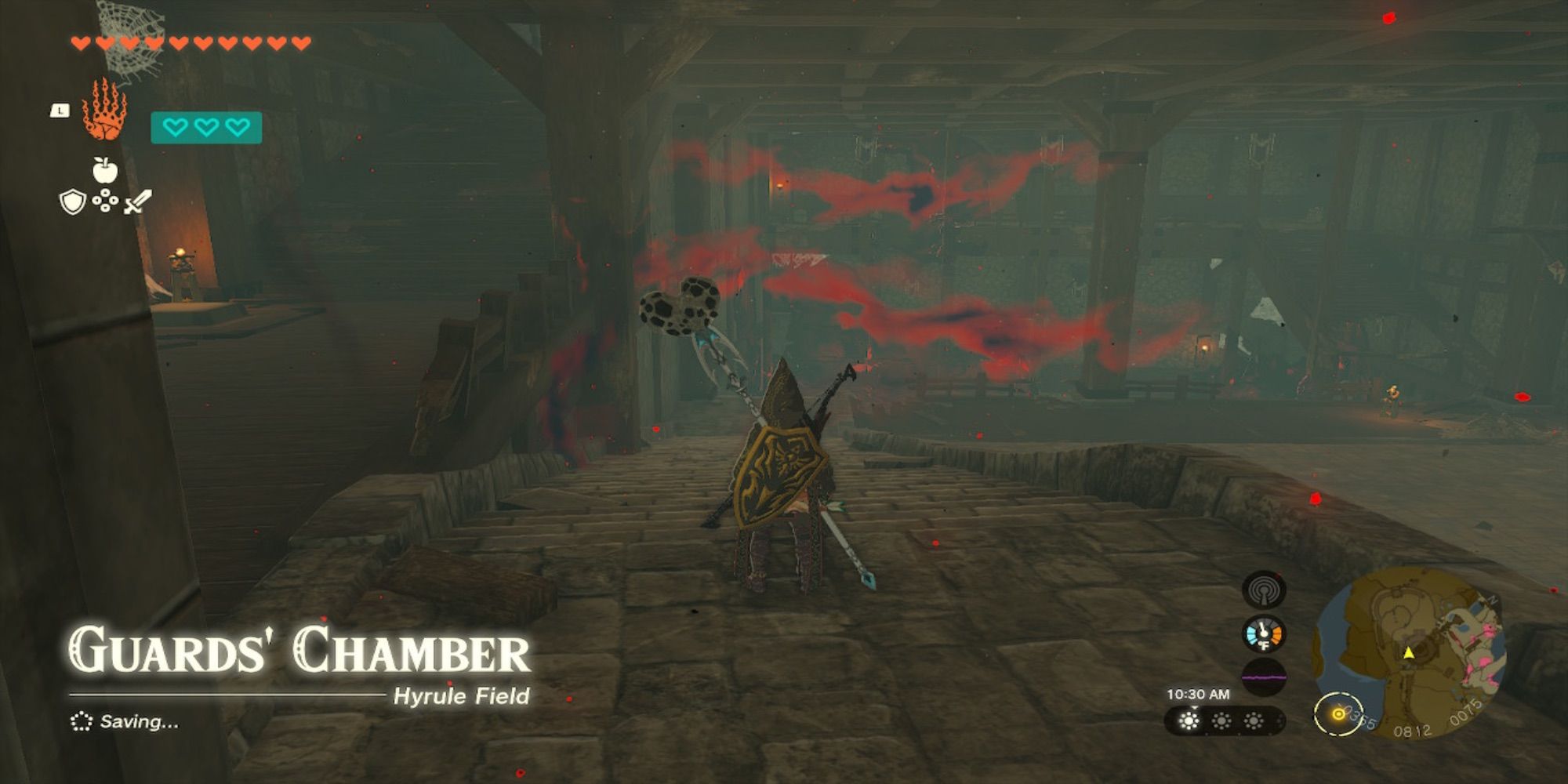This screenshot has width=1568, height=784.
Task: Click the sound detection indicator above the minimap
Action: (x=1264, y=591)
